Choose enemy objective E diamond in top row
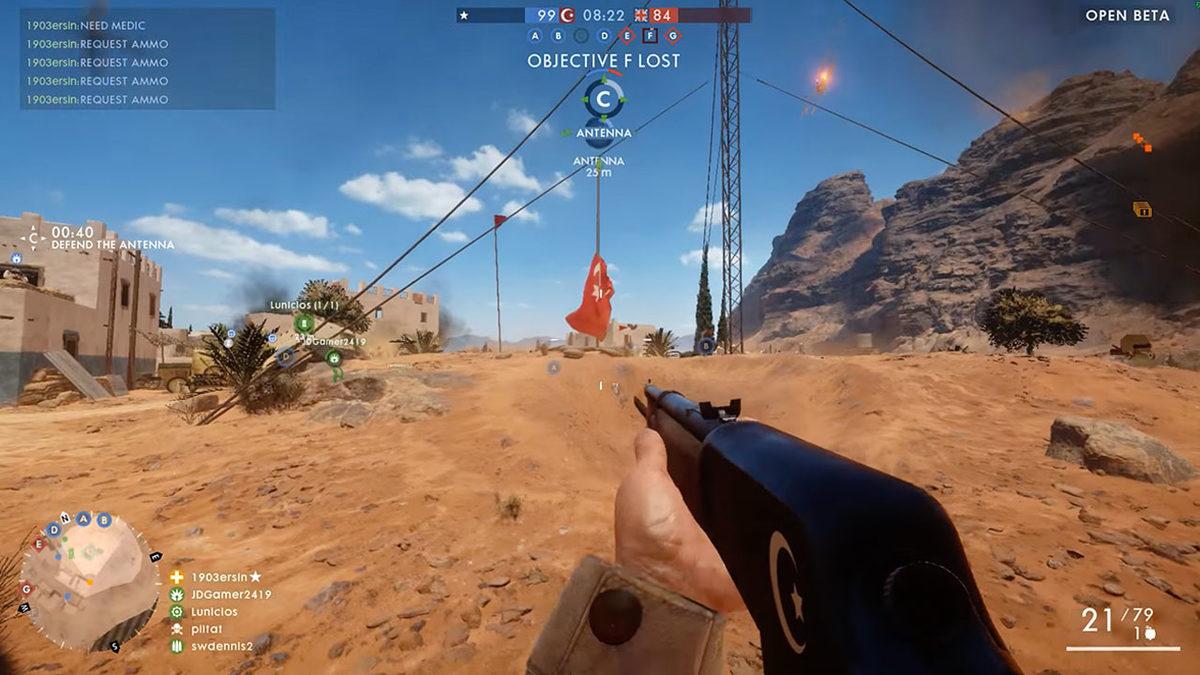 [x=627, y=36]
